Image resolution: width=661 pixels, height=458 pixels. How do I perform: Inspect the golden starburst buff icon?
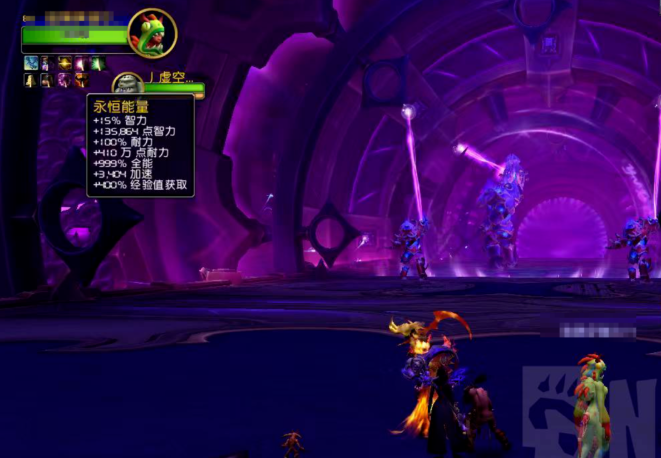point(65,63)
